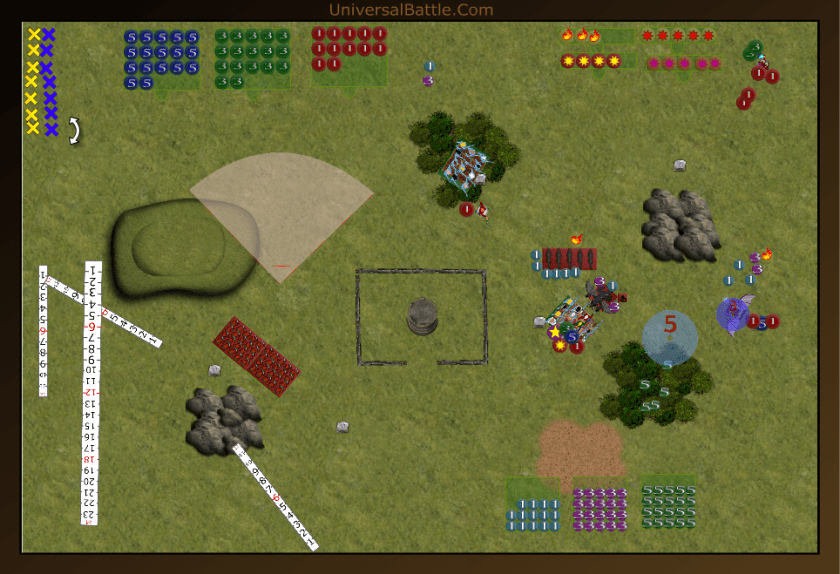Select the column of blue X markers
The height and width of the screenshot is (574, 840).
click(49, 82)
